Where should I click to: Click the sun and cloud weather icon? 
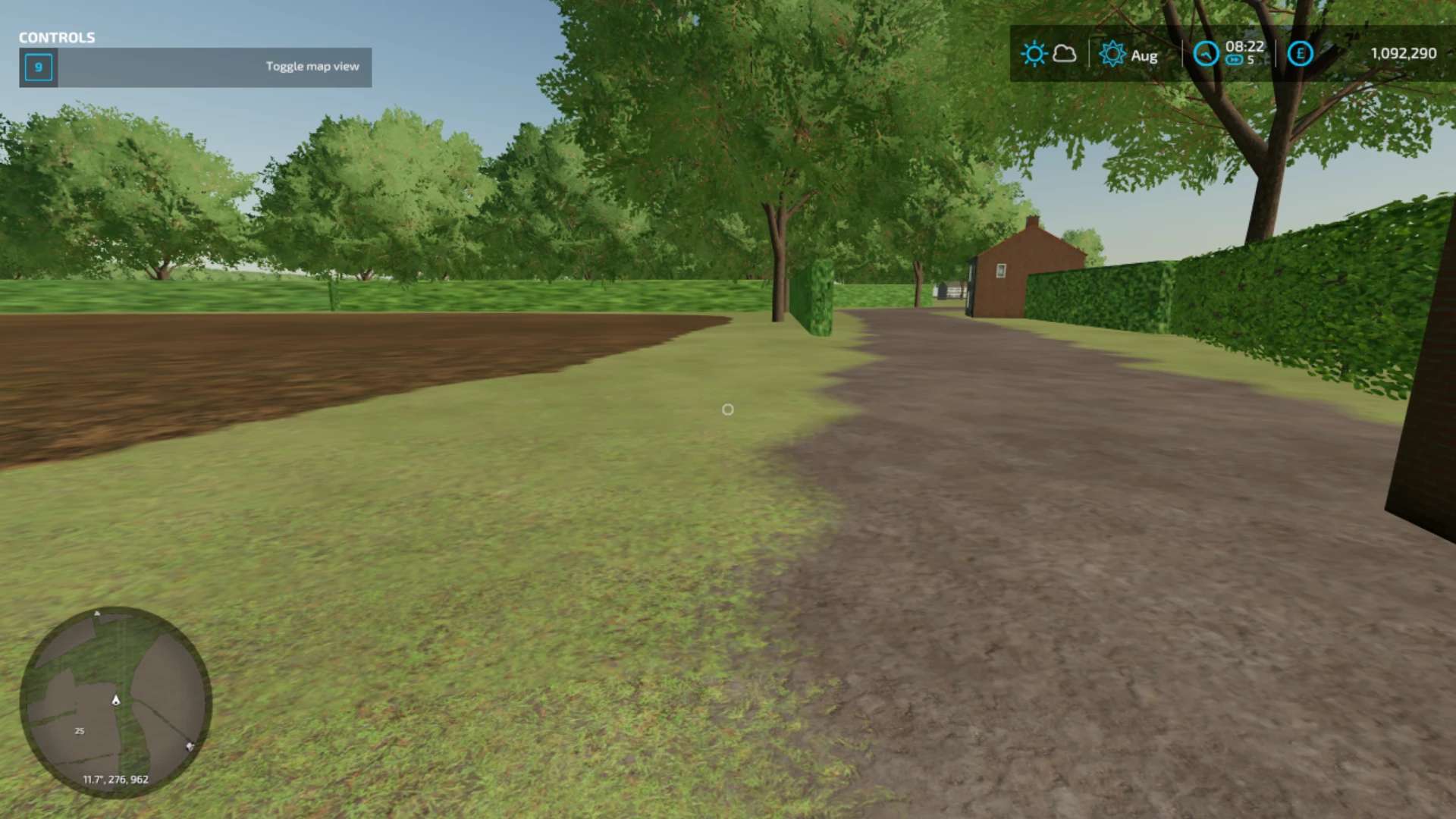pyautogui.click(x=1048, y=54)
